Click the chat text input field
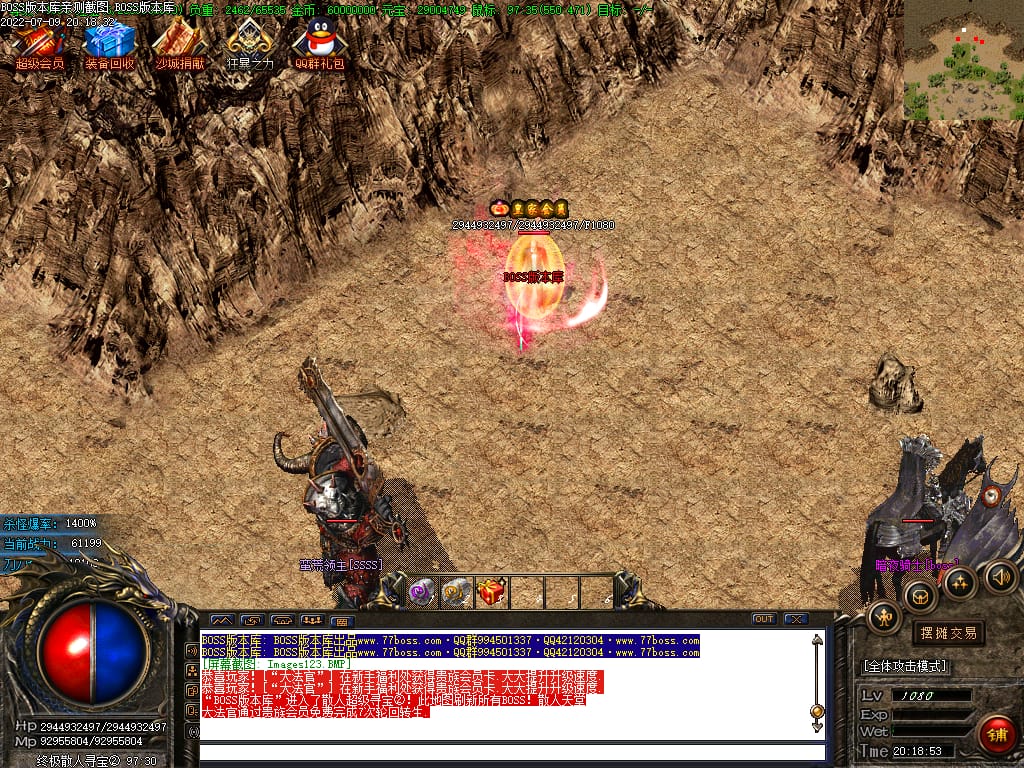Screen dimensions: 1024x768 click(x=510, y=751)
